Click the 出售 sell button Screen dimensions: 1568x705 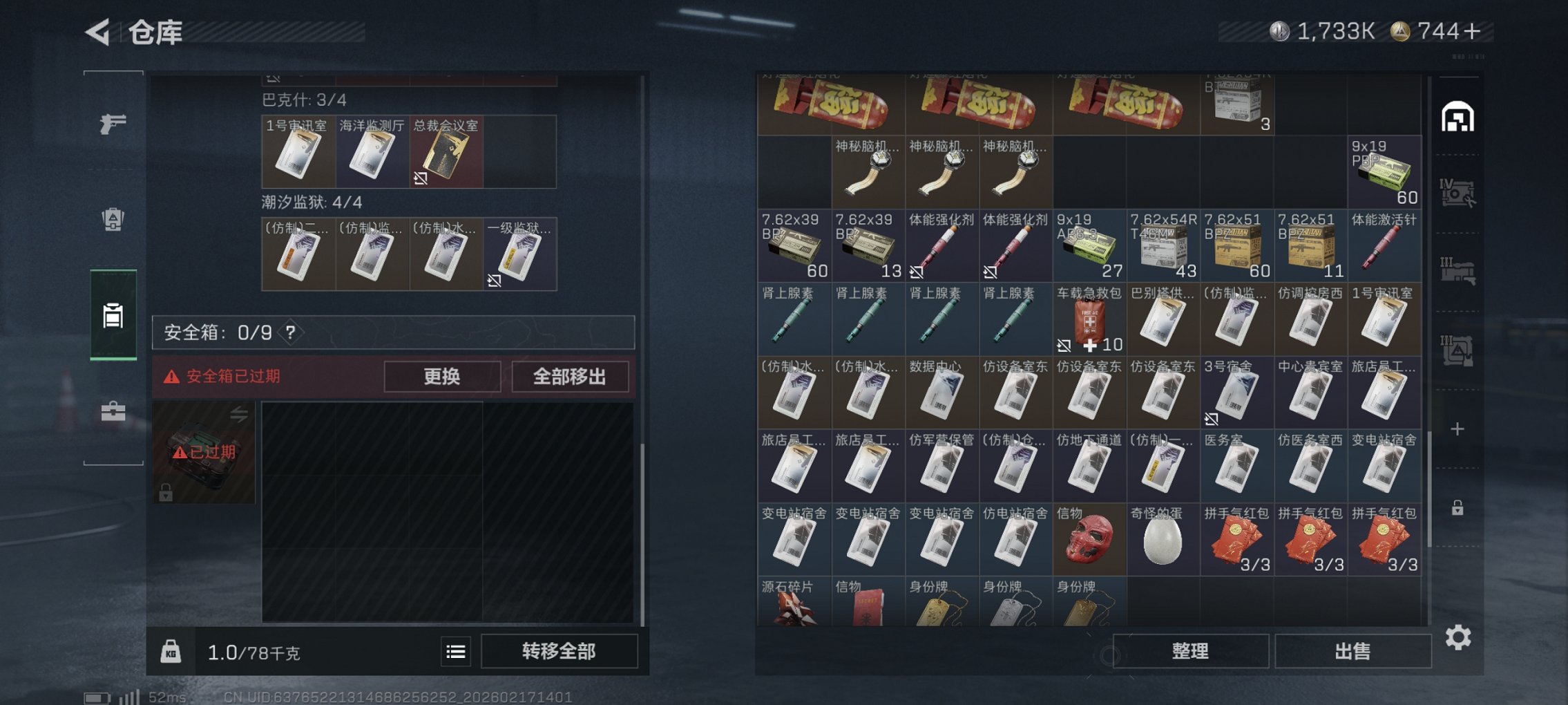(x=1352, y=650)
